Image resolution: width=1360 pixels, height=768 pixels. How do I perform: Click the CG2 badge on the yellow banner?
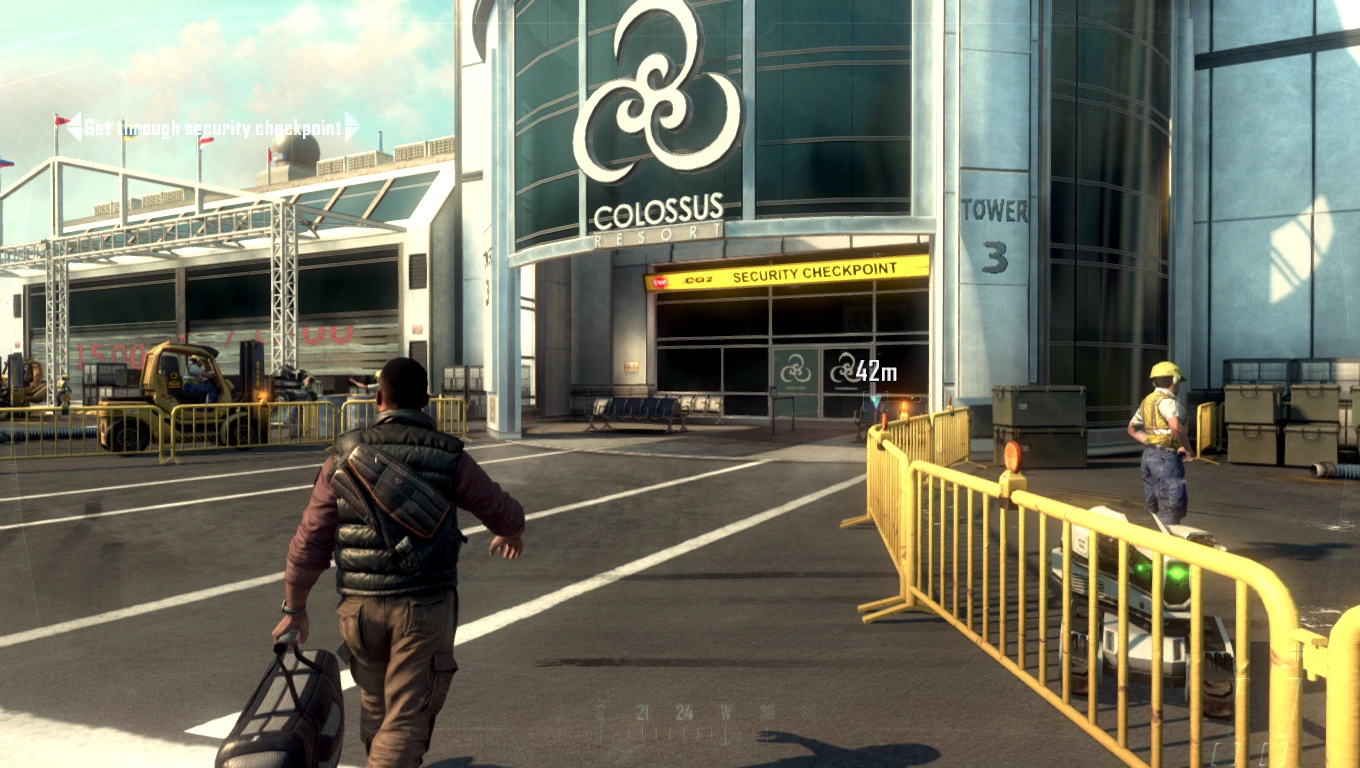[698, 279]
